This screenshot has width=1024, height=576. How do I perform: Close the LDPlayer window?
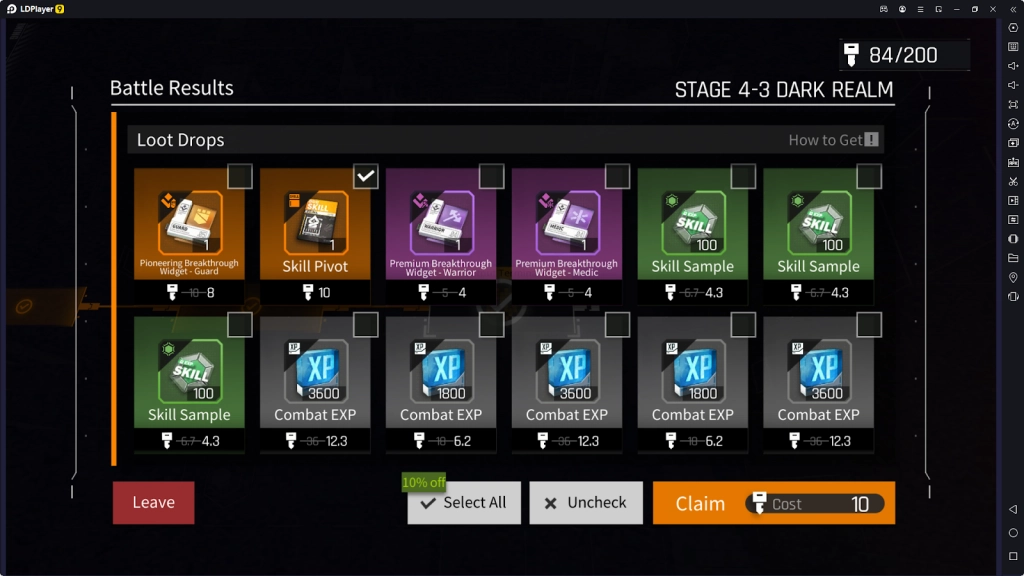tap(992, 9)
